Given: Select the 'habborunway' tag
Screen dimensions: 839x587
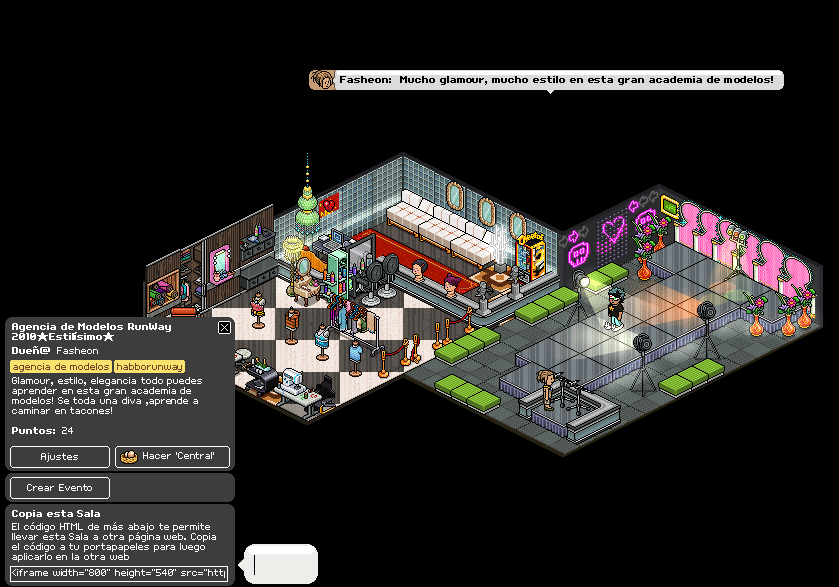Looking at the screenshot, I should click(150, 367).
